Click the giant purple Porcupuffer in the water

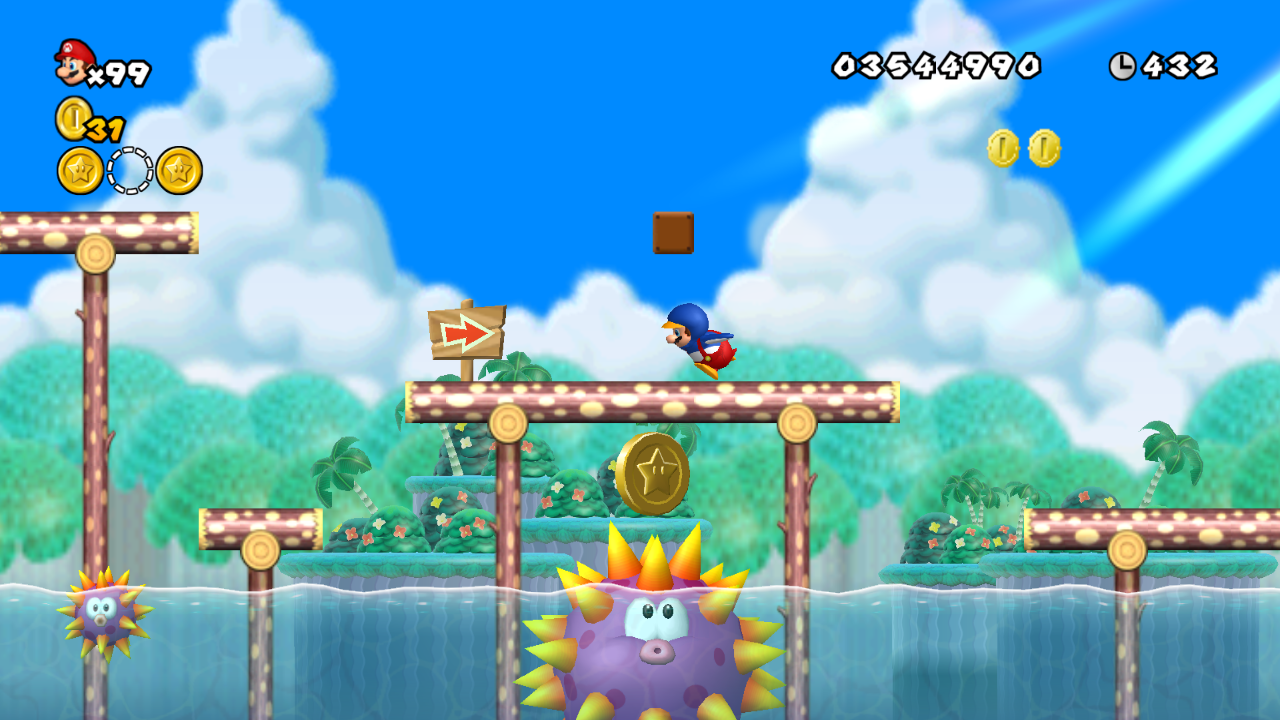655,640
